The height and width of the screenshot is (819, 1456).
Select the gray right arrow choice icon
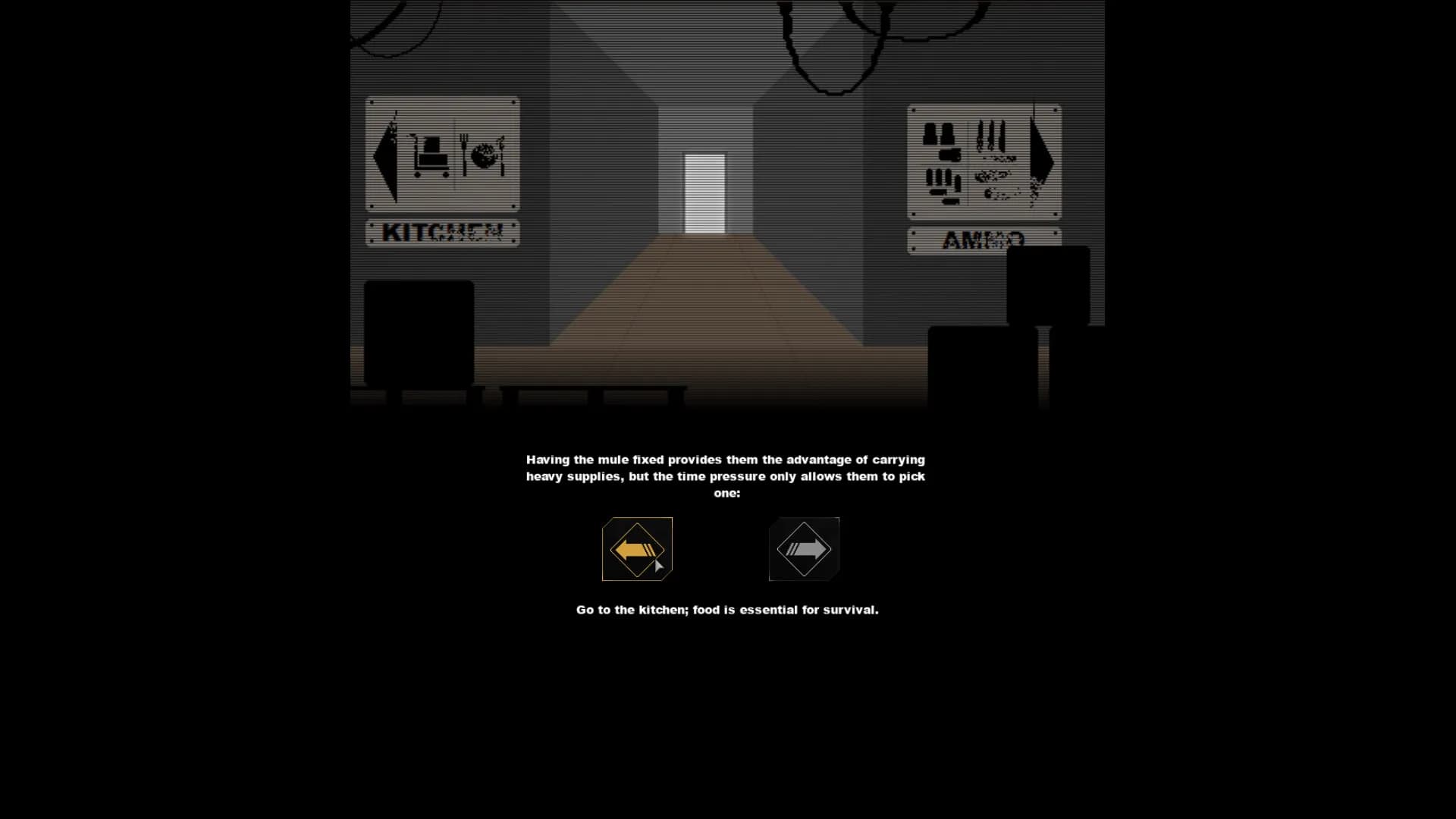click(803, 548)
